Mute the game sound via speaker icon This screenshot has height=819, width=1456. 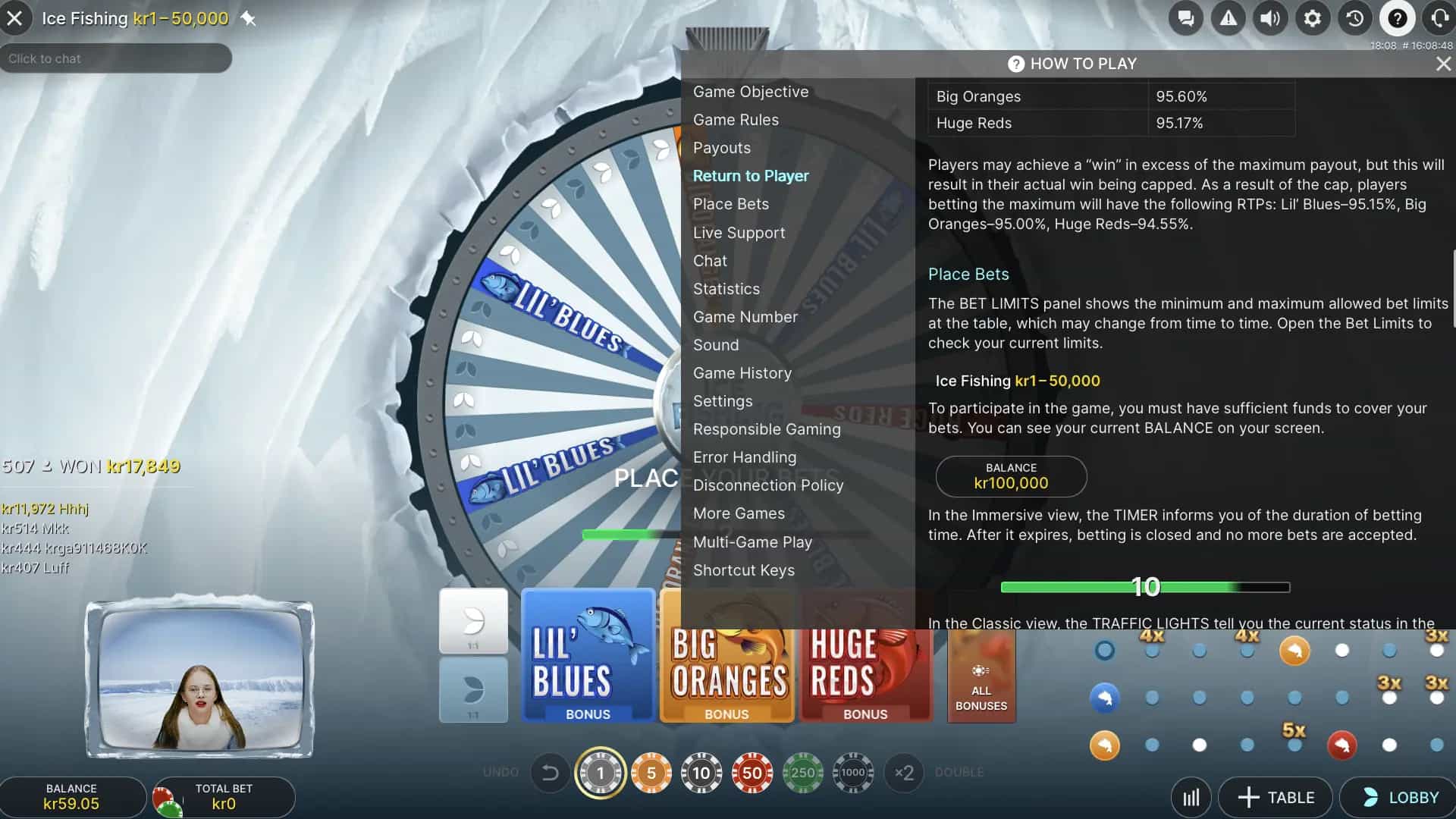(1270, 18)
